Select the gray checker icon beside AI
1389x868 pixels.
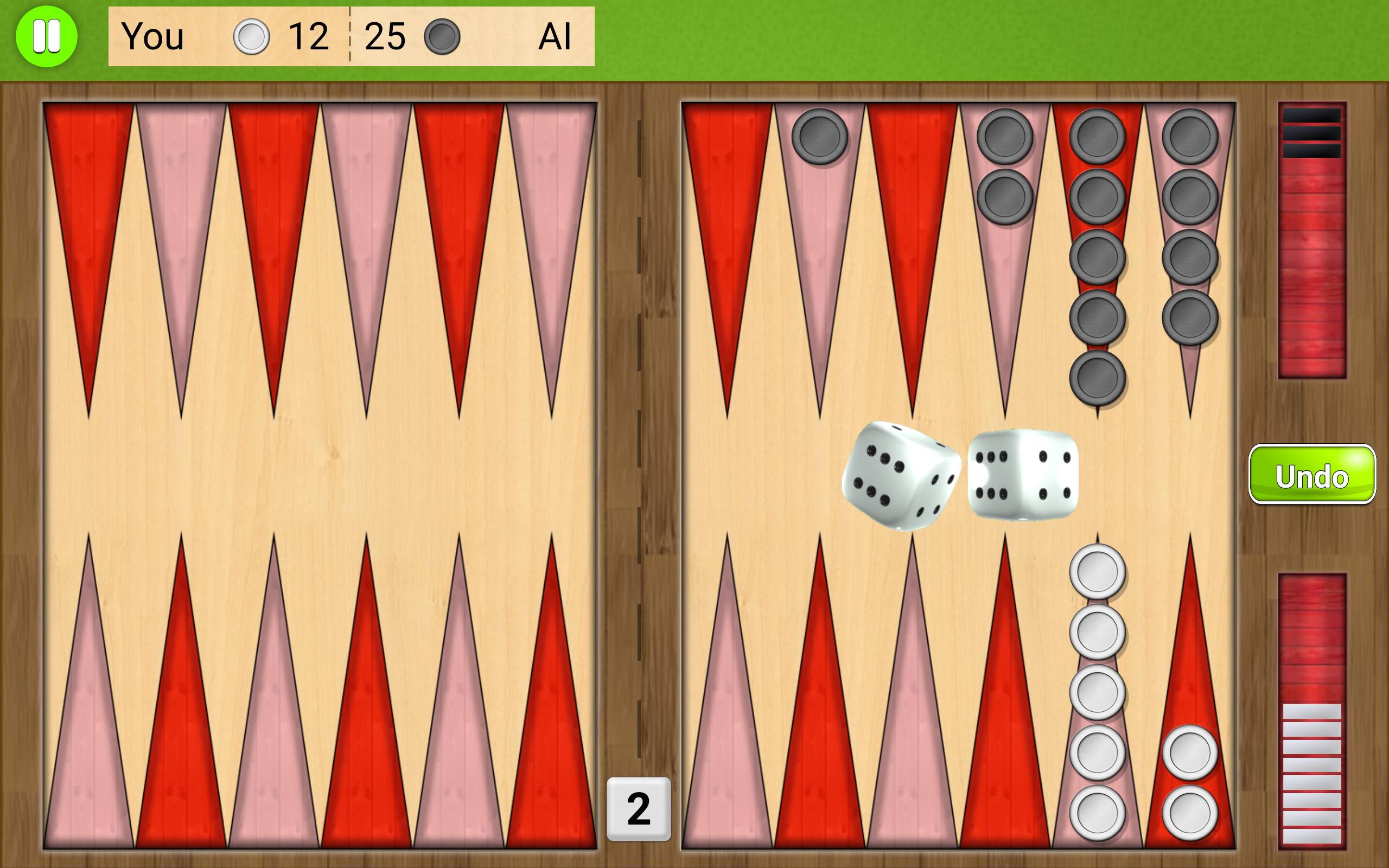[445, 38]
